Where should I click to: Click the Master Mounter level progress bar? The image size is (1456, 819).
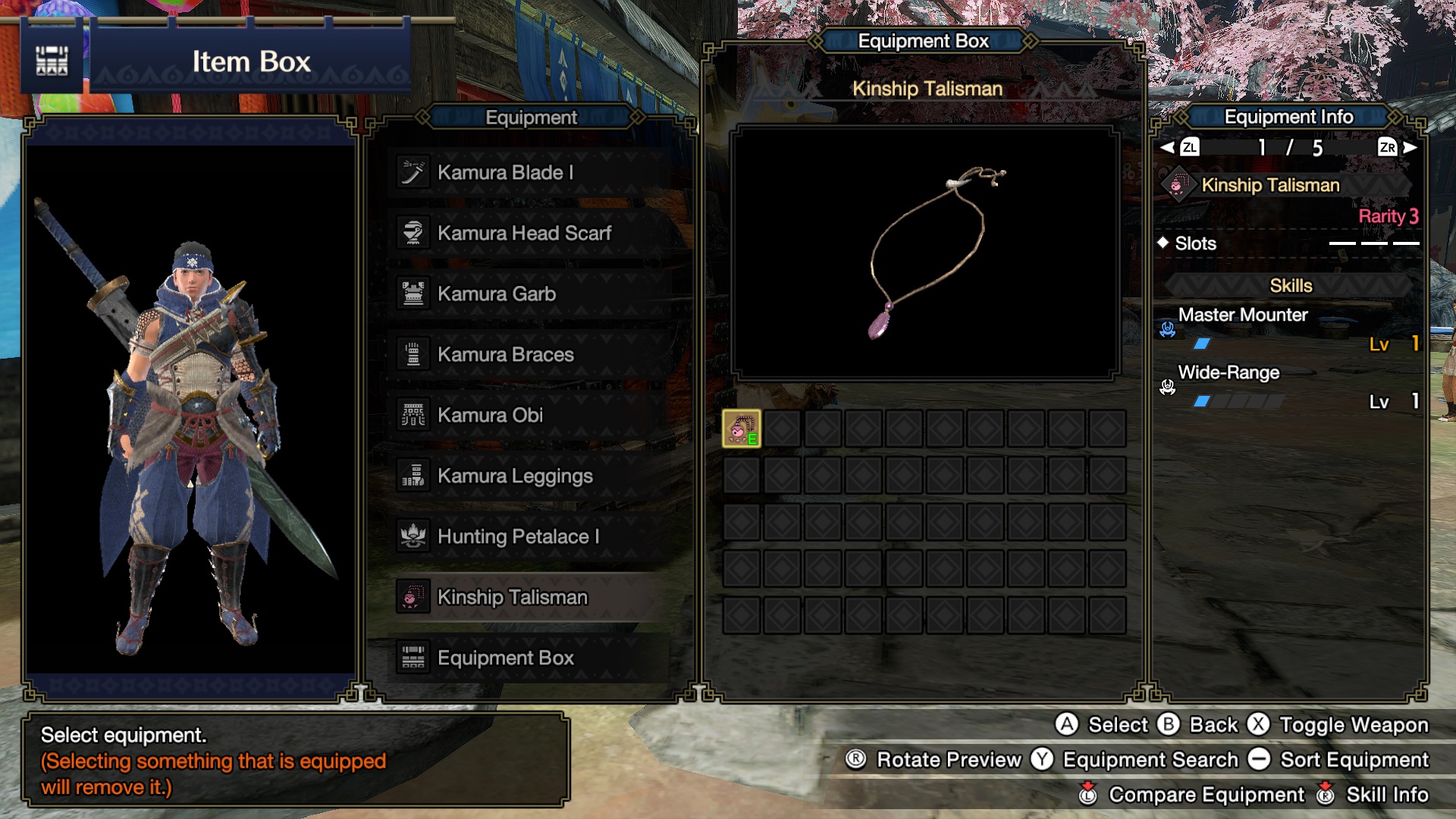coord(1202,342)
